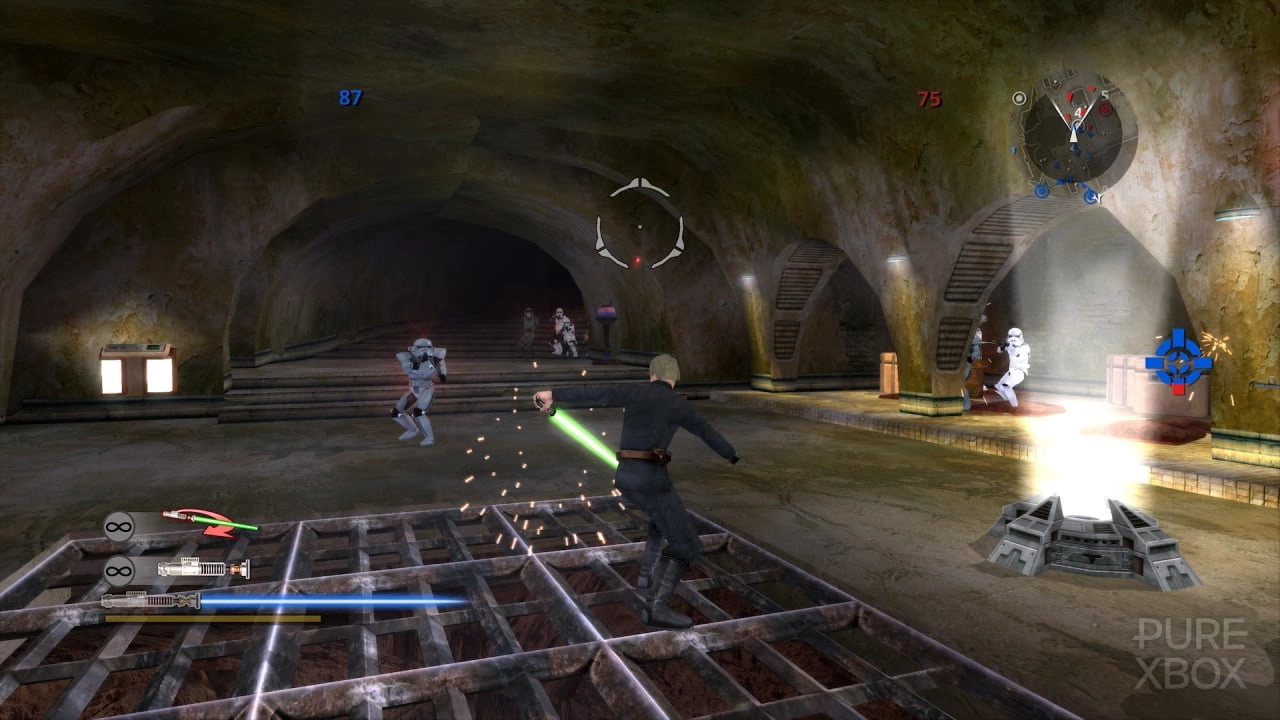This screenshot has height=720, width=1280.
Task: Click the red command post marker on minimap
Action: pyautogui.click(x=1104, y=109)
